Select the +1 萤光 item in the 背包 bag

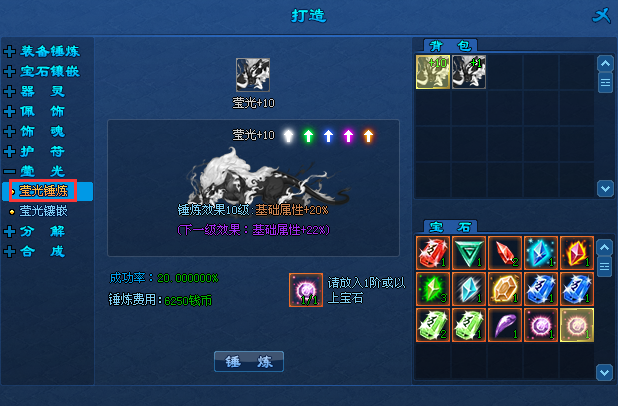tap(468, 72)
